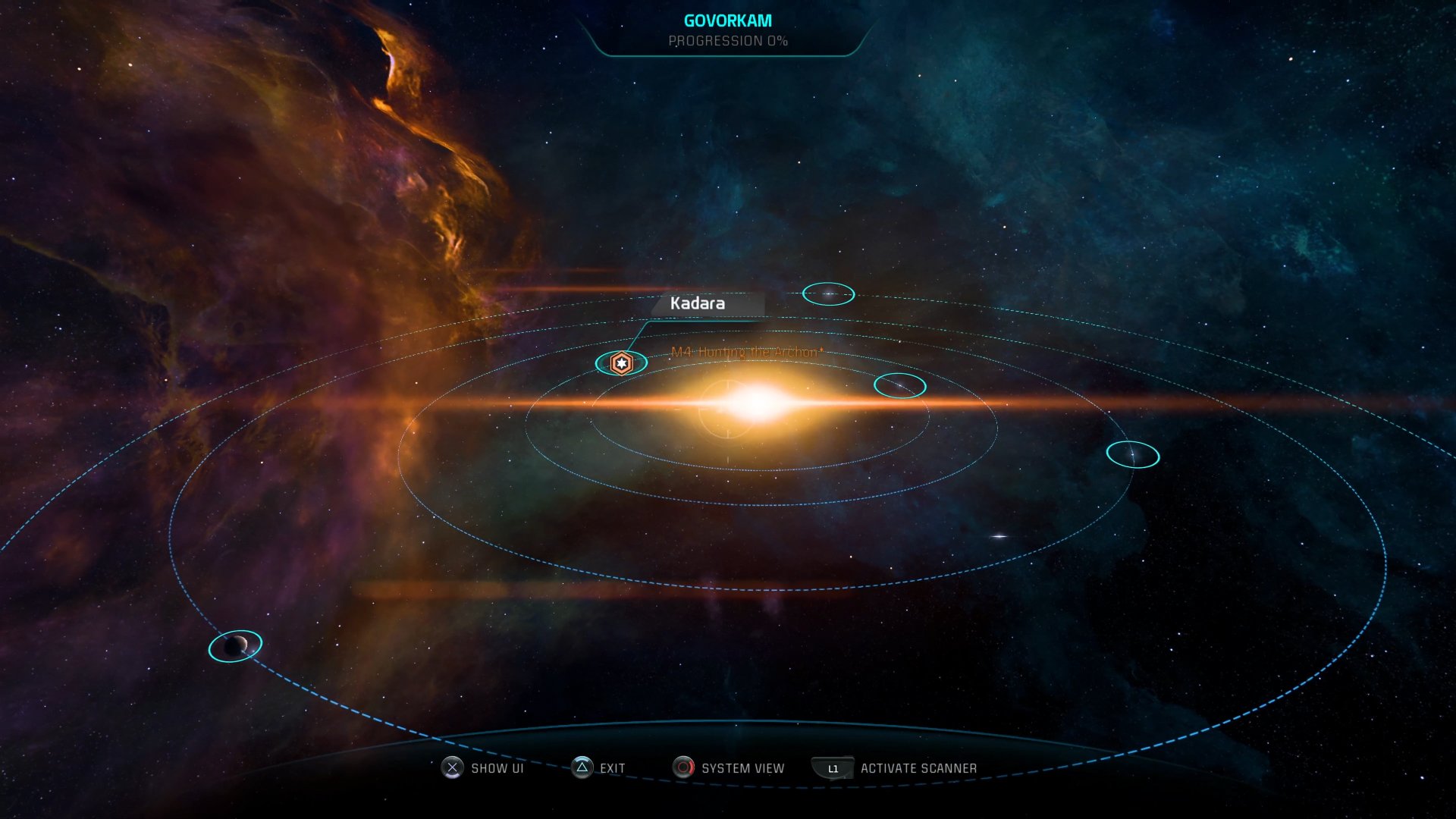Click the X button icon beside Show UI
The width and height of the screenshot is (1456, 819).
coord(453,768)
